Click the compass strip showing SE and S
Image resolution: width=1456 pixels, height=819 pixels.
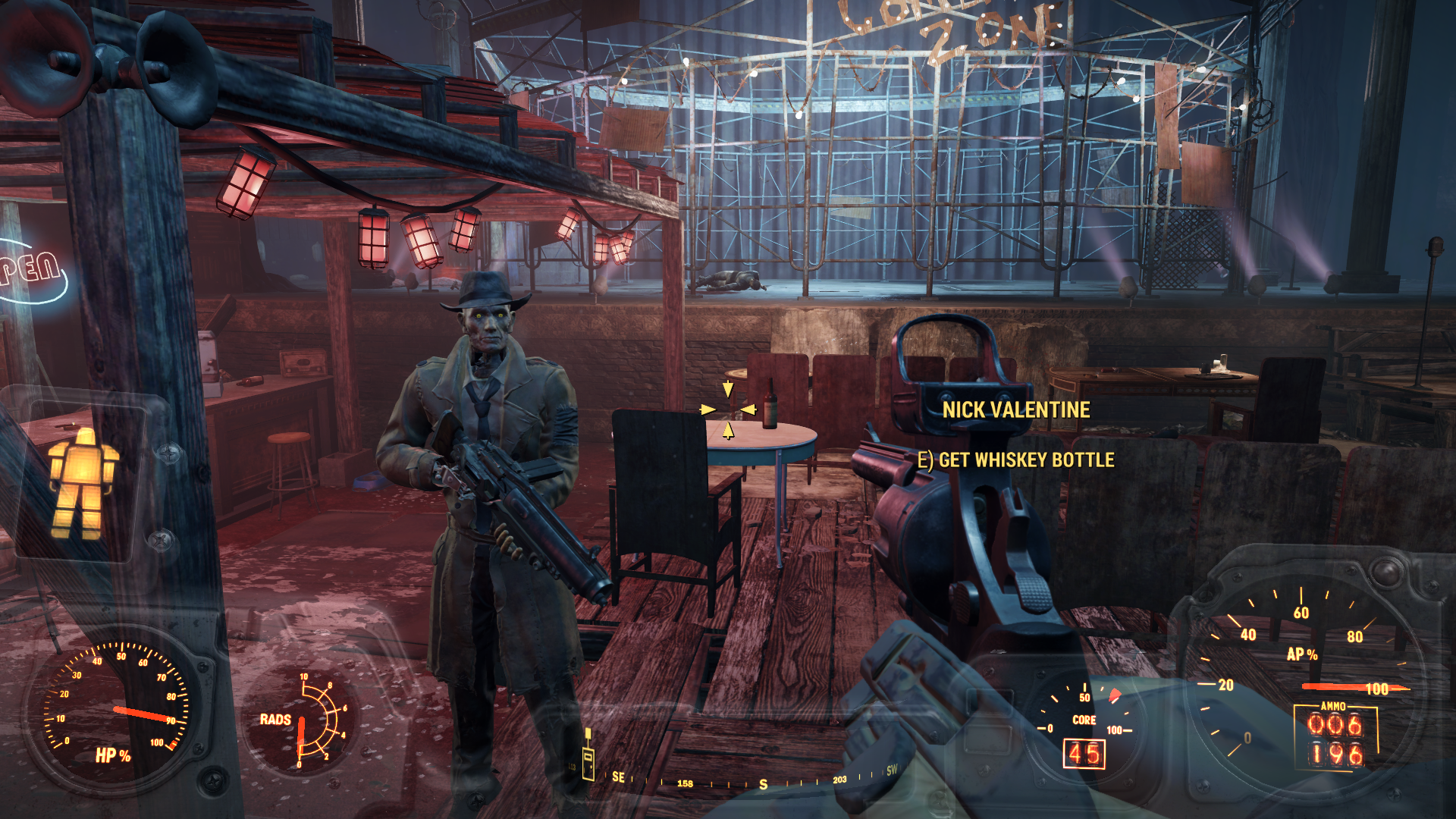(751, 781)
